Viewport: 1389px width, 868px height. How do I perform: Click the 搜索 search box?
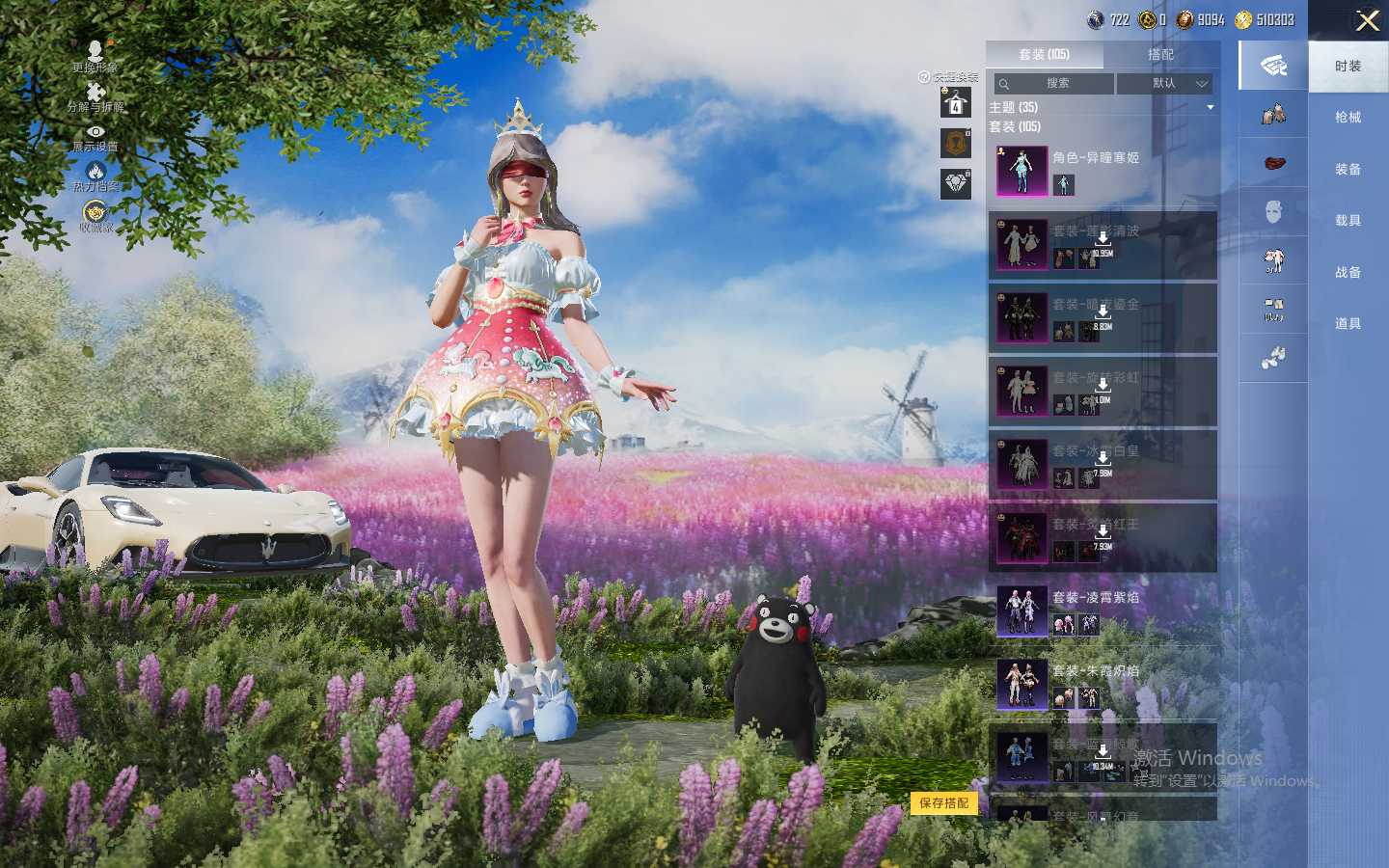click(1054, 84)
